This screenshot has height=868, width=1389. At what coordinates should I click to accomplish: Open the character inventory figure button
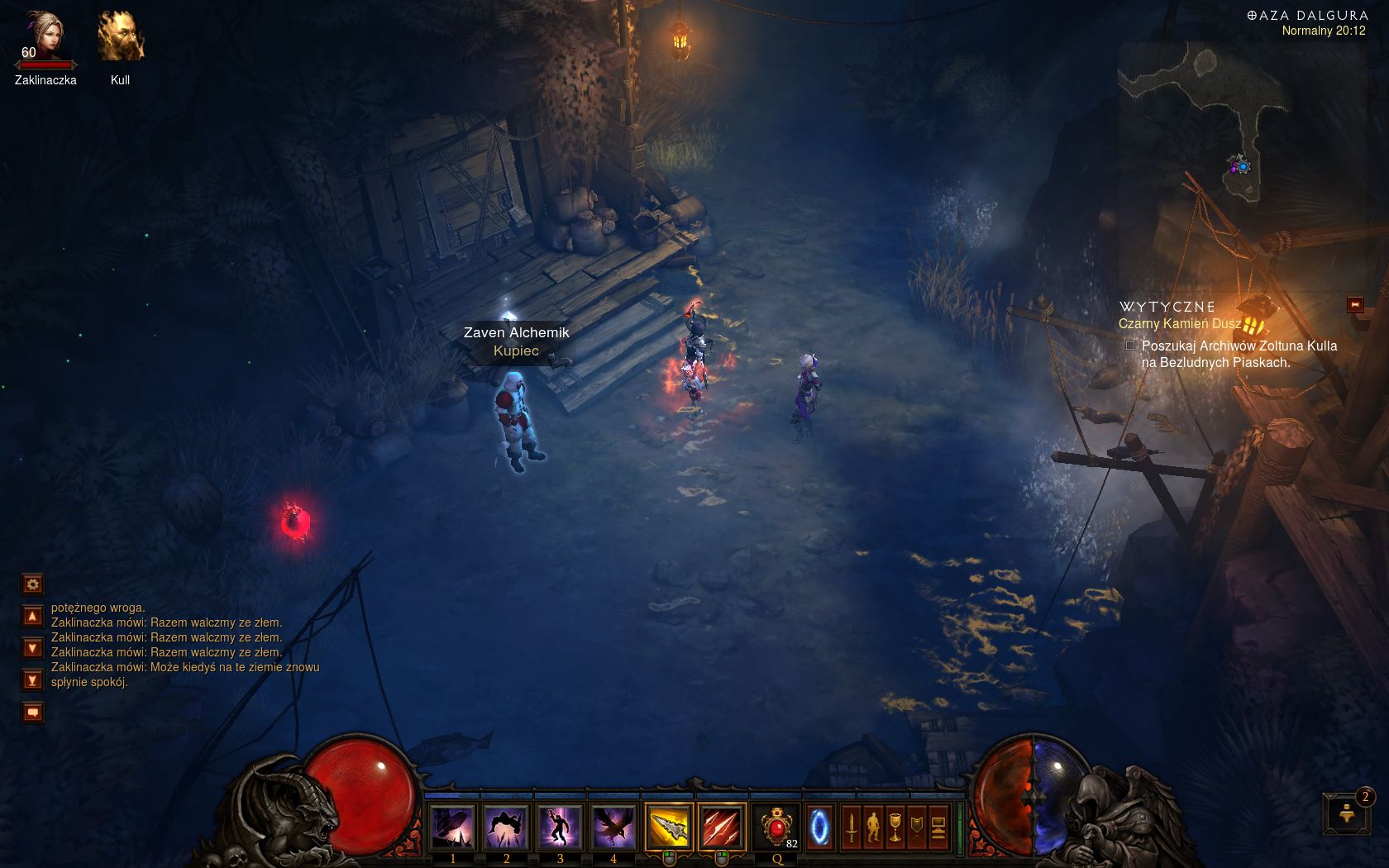pyautogui.click(x=873, y=827)
